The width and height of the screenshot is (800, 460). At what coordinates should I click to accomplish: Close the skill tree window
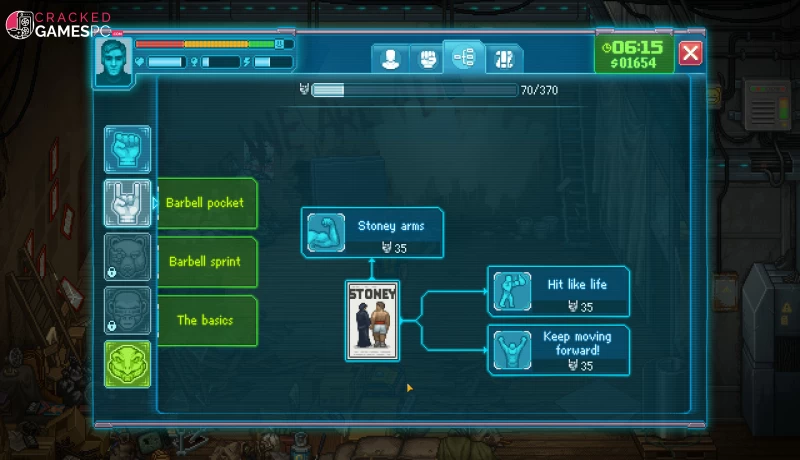tap(690, 53)
